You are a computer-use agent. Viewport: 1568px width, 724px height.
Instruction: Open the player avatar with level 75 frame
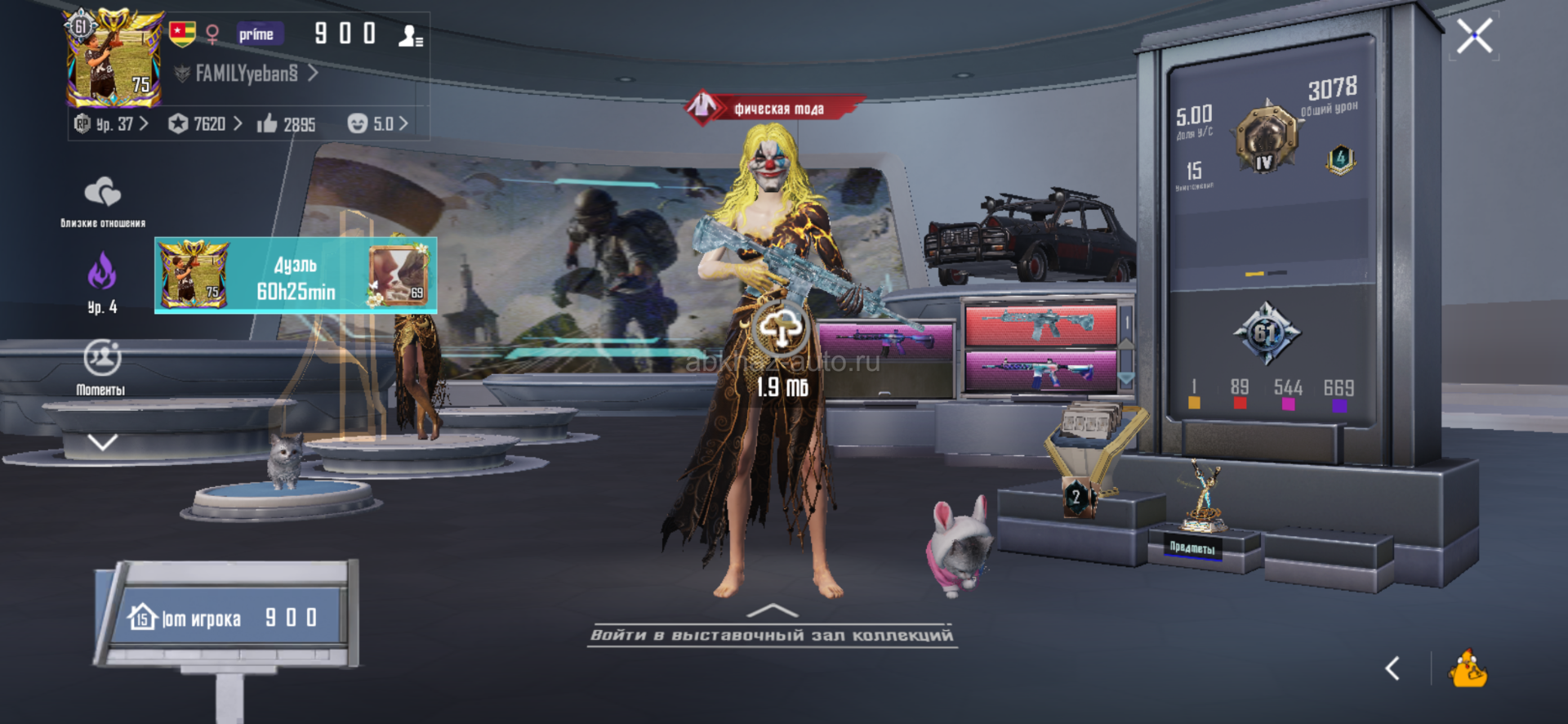[114, 59]
